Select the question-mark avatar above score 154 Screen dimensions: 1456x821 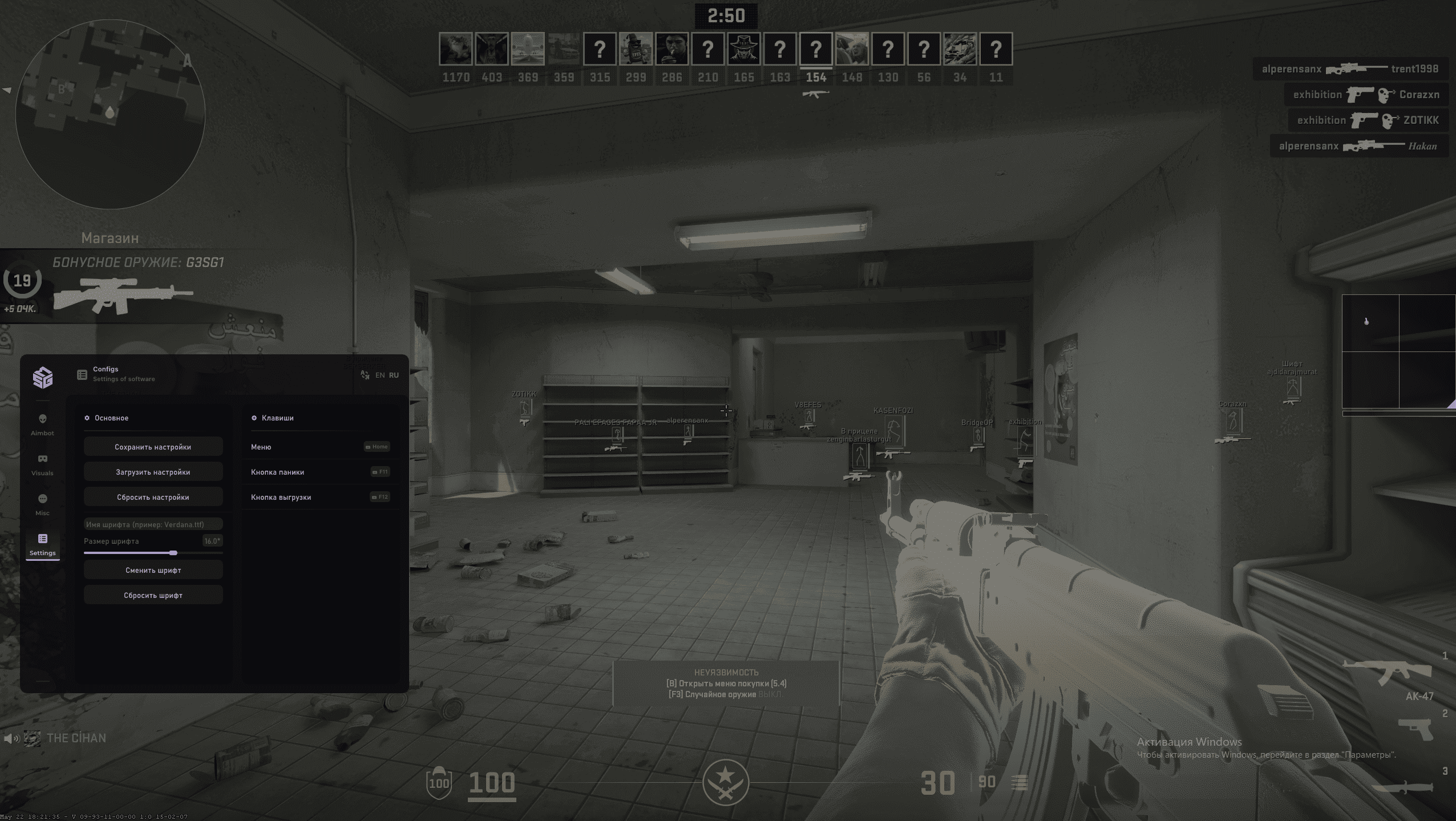point(815,50)
